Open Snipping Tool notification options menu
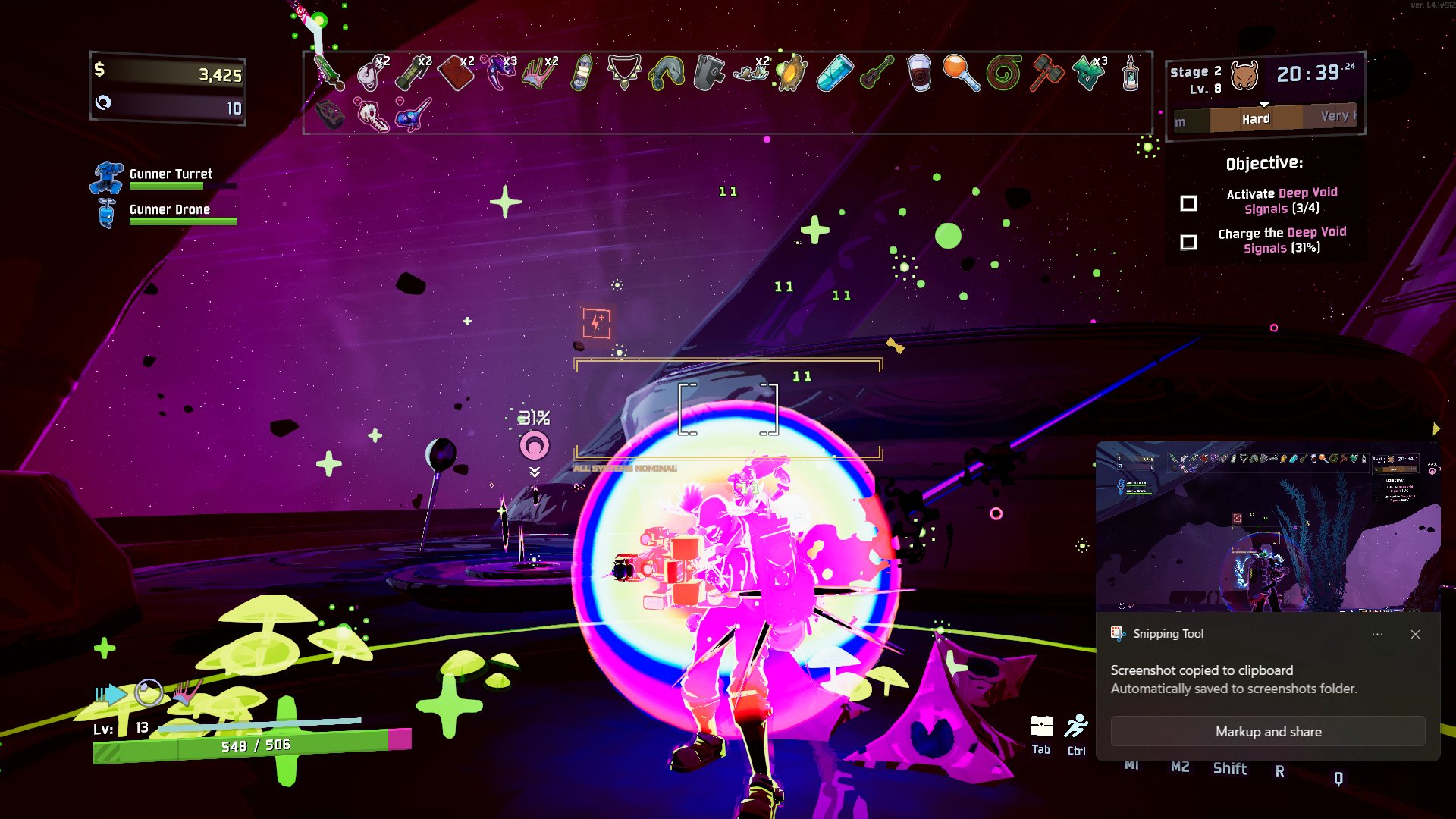1456x819 pixels. click(1377, 634)
